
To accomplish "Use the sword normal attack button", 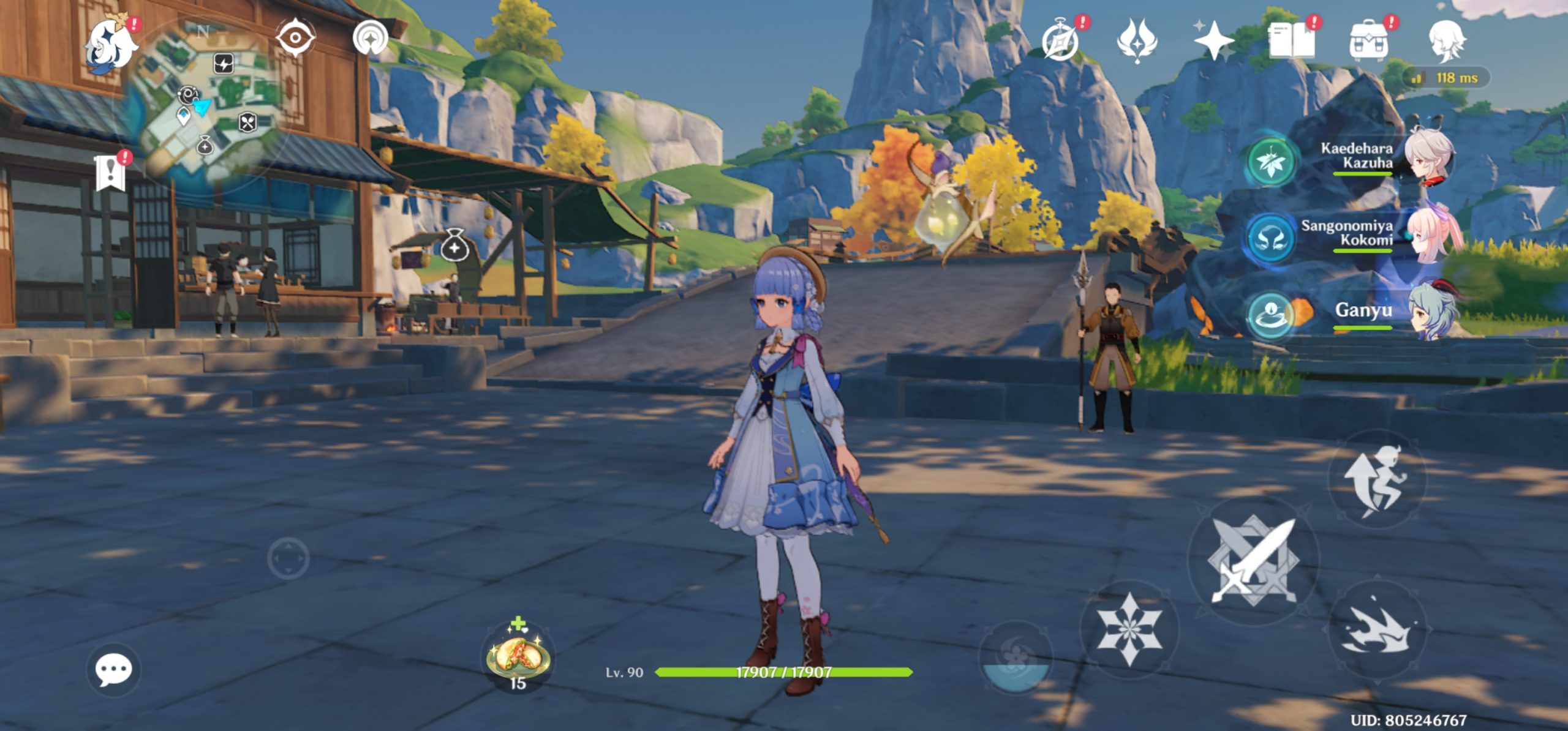I will pyautogui.click(x=1253, y=560).
